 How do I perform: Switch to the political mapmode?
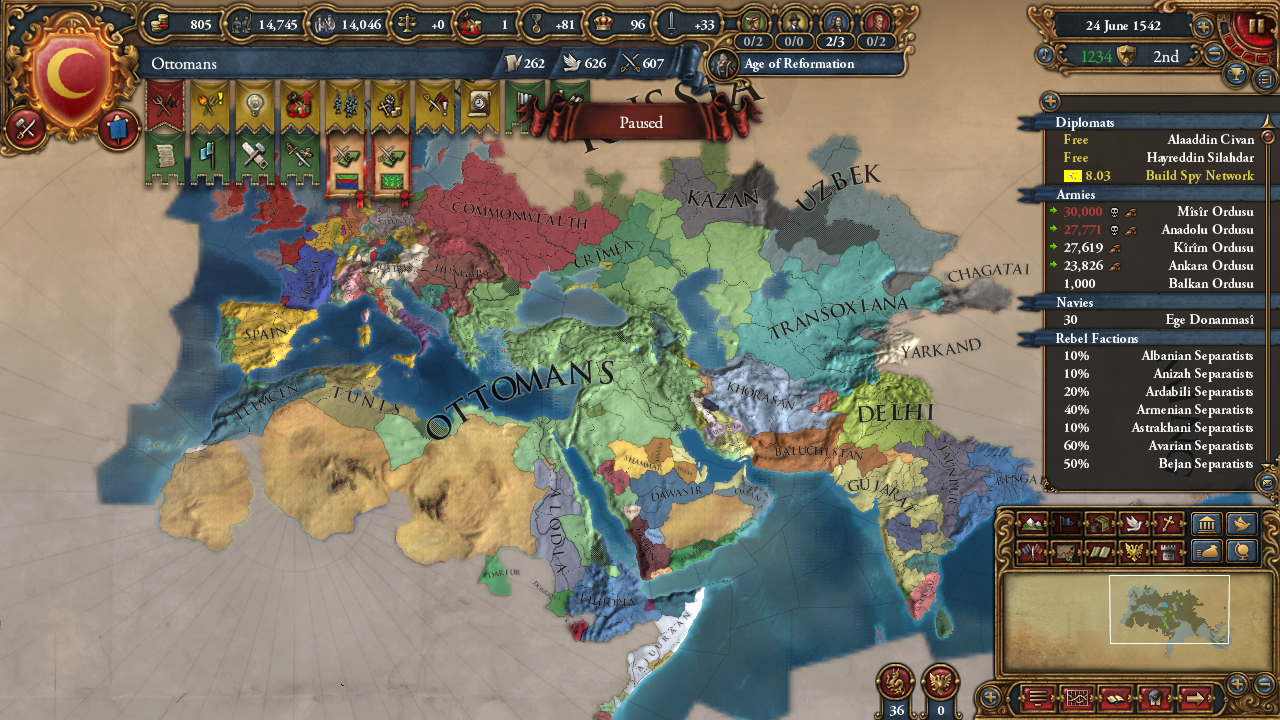coord(1065,523)
